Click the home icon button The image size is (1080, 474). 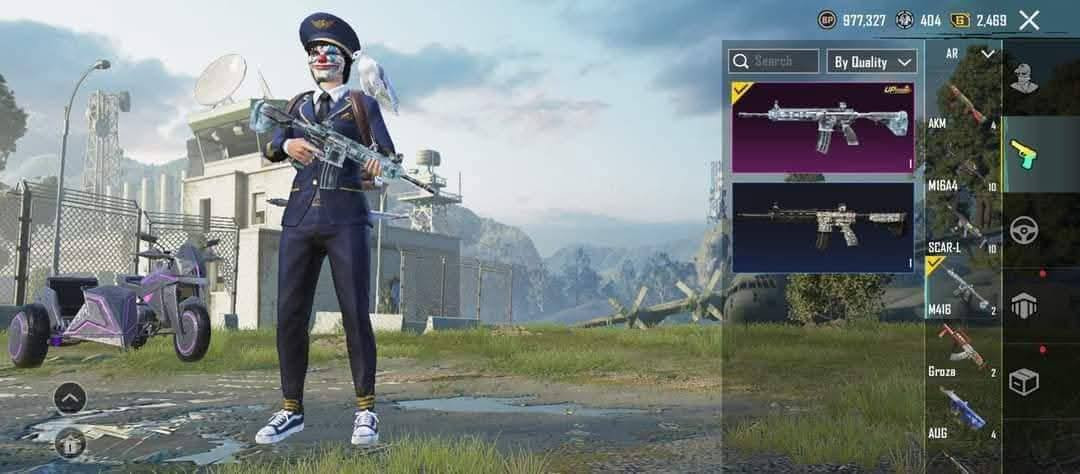(70, 442)
